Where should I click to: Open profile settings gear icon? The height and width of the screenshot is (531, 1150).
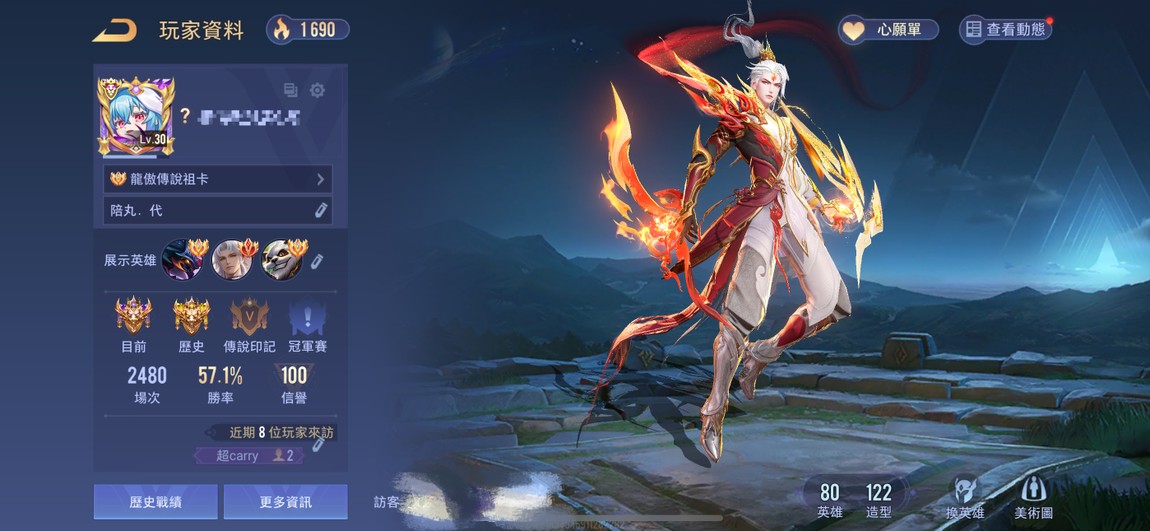coord(317,90)
